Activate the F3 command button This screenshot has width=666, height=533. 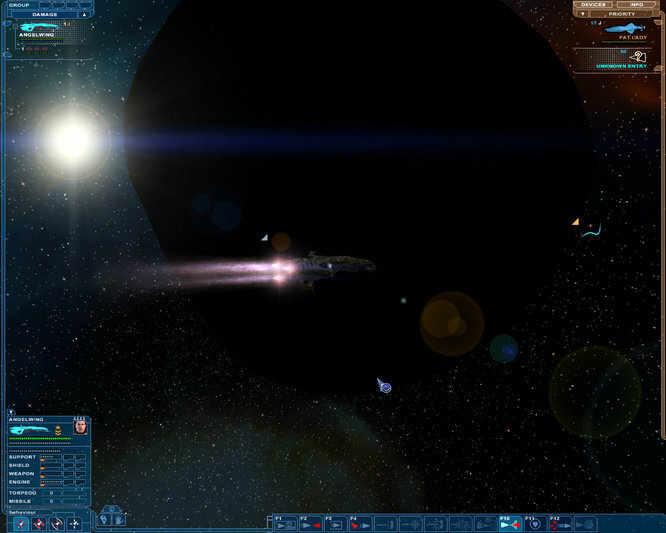point(334,523)
